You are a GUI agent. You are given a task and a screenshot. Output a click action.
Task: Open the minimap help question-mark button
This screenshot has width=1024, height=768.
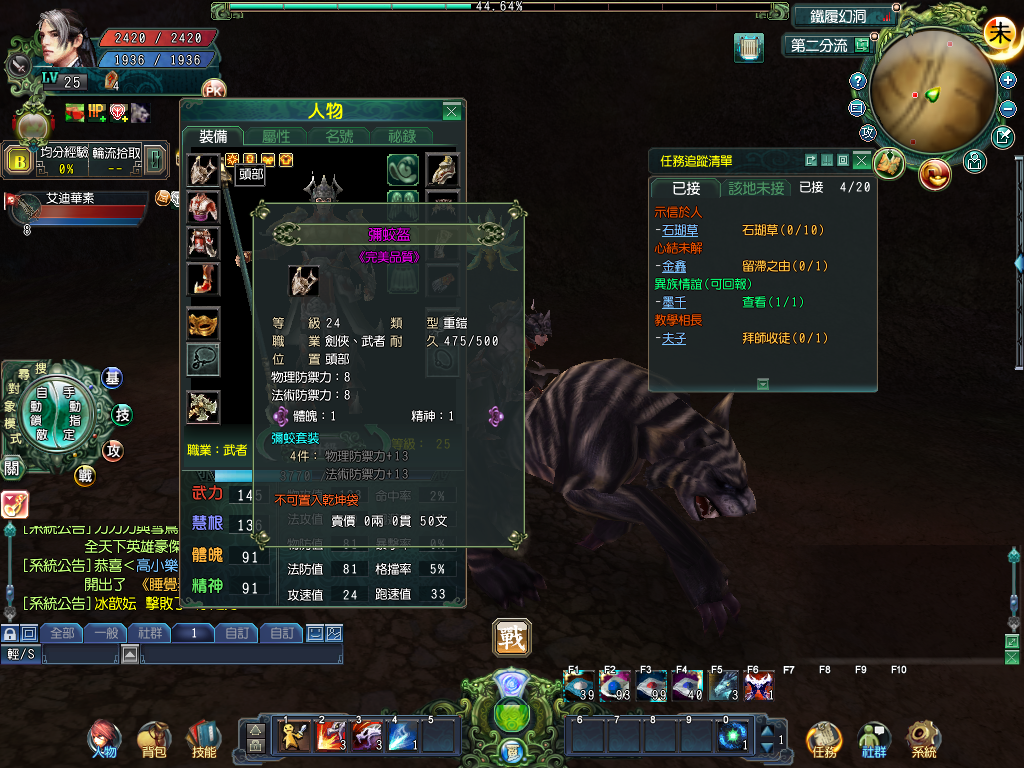click(x=857, y=81)
